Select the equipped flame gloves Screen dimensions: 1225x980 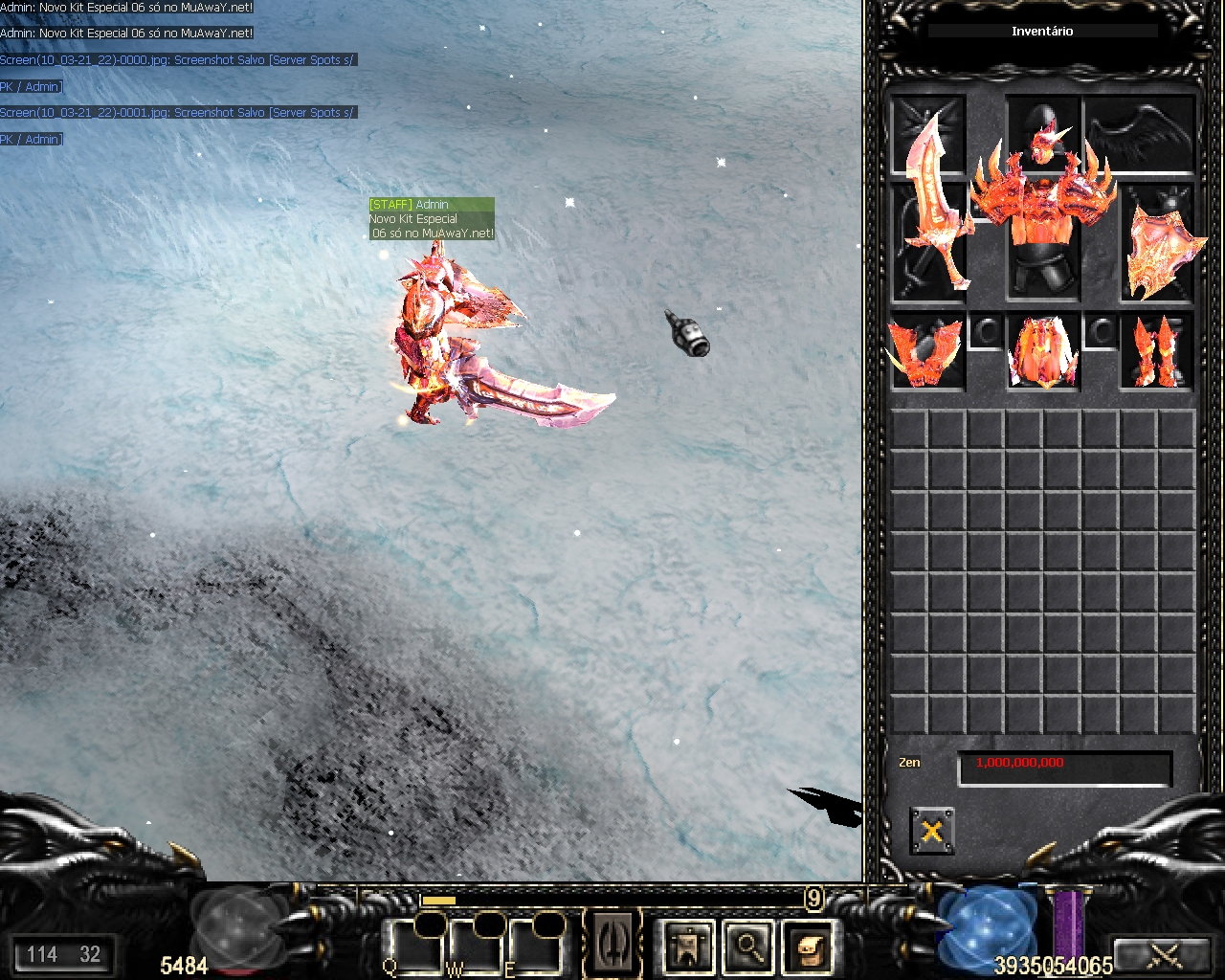pyautogui.click(x=927, y=352)
